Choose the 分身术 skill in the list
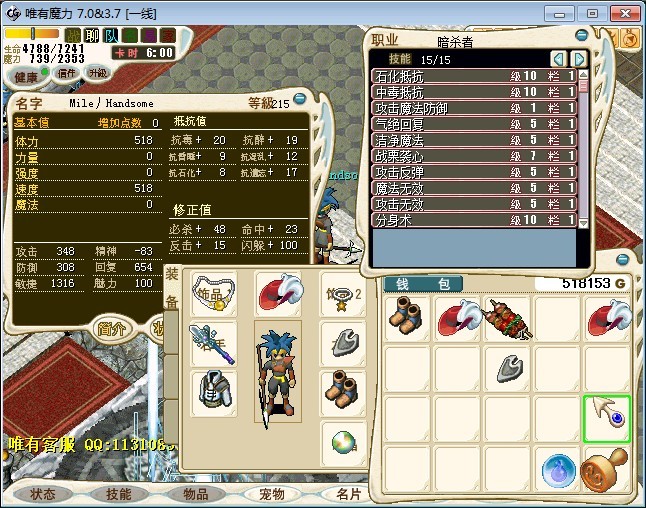646x508 pixels. [x=474, y=220]
